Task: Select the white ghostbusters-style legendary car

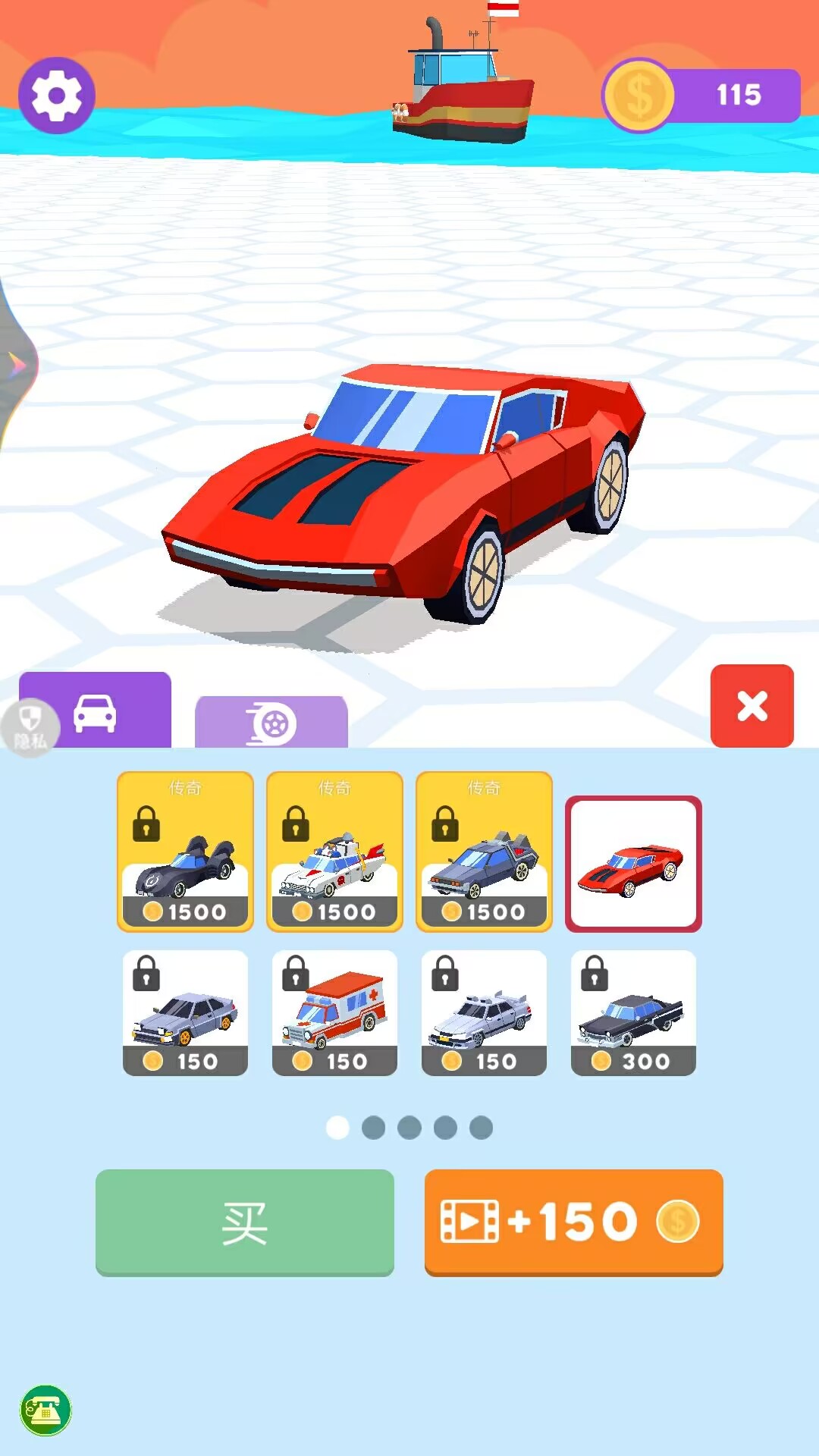Action: coord(334,852)
